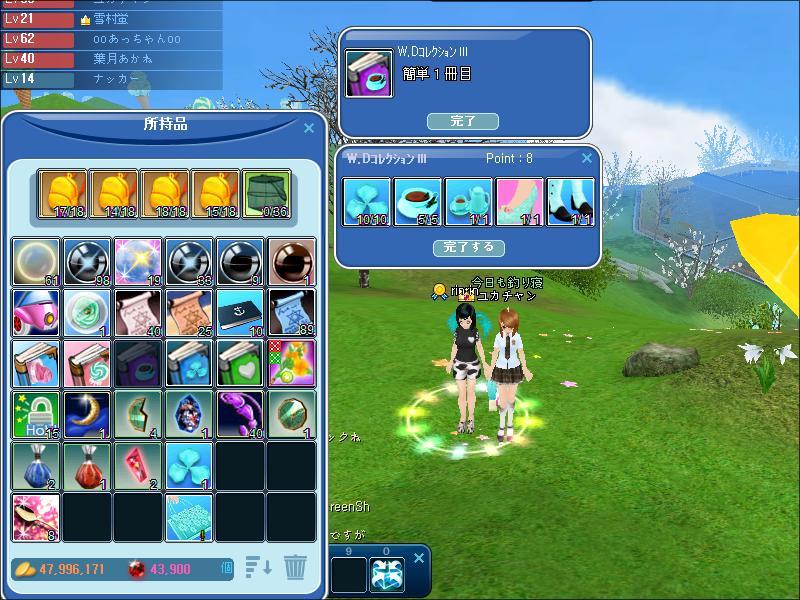The image size is (800, 600).
Task: Close the W.D collection points window
Action: 587,158
